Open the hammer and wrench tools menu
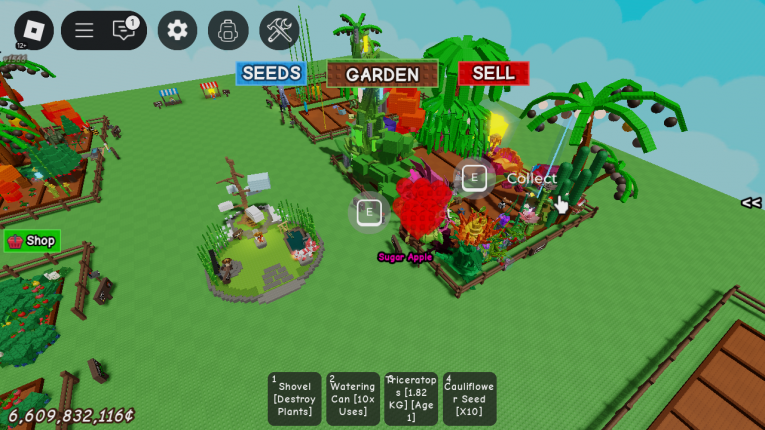The image size is (765, 430). (279, 30)
